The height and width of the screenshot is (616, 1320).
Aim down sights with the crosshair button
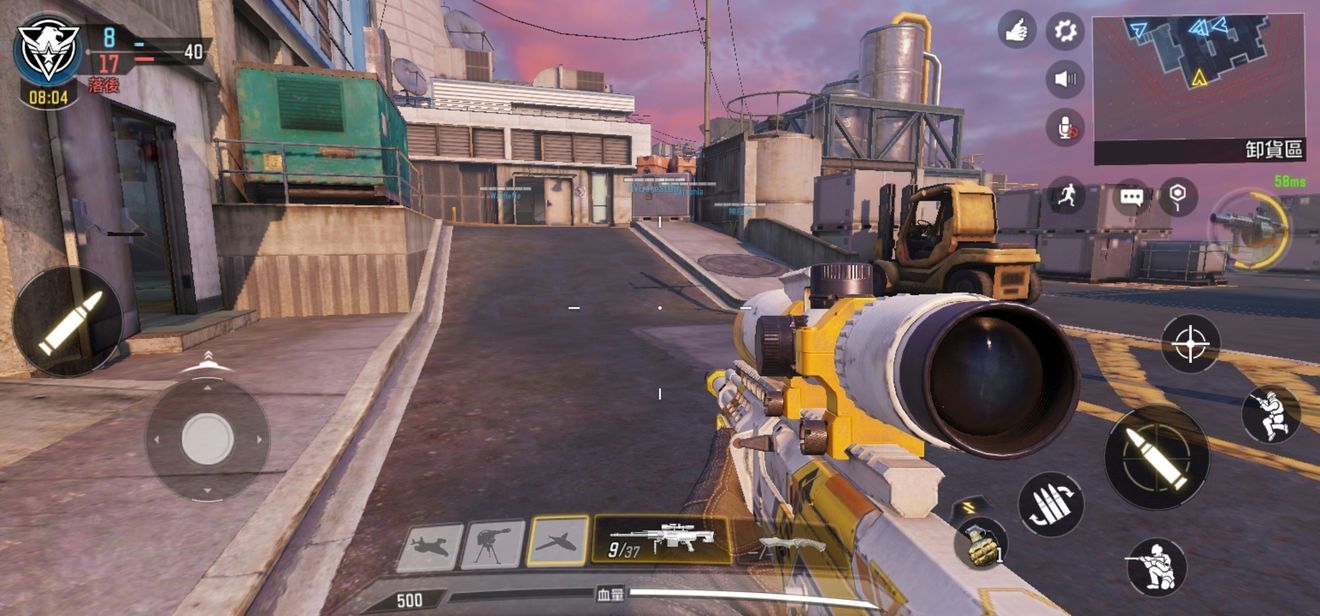pyautogui.click(x=1190, y=344)
